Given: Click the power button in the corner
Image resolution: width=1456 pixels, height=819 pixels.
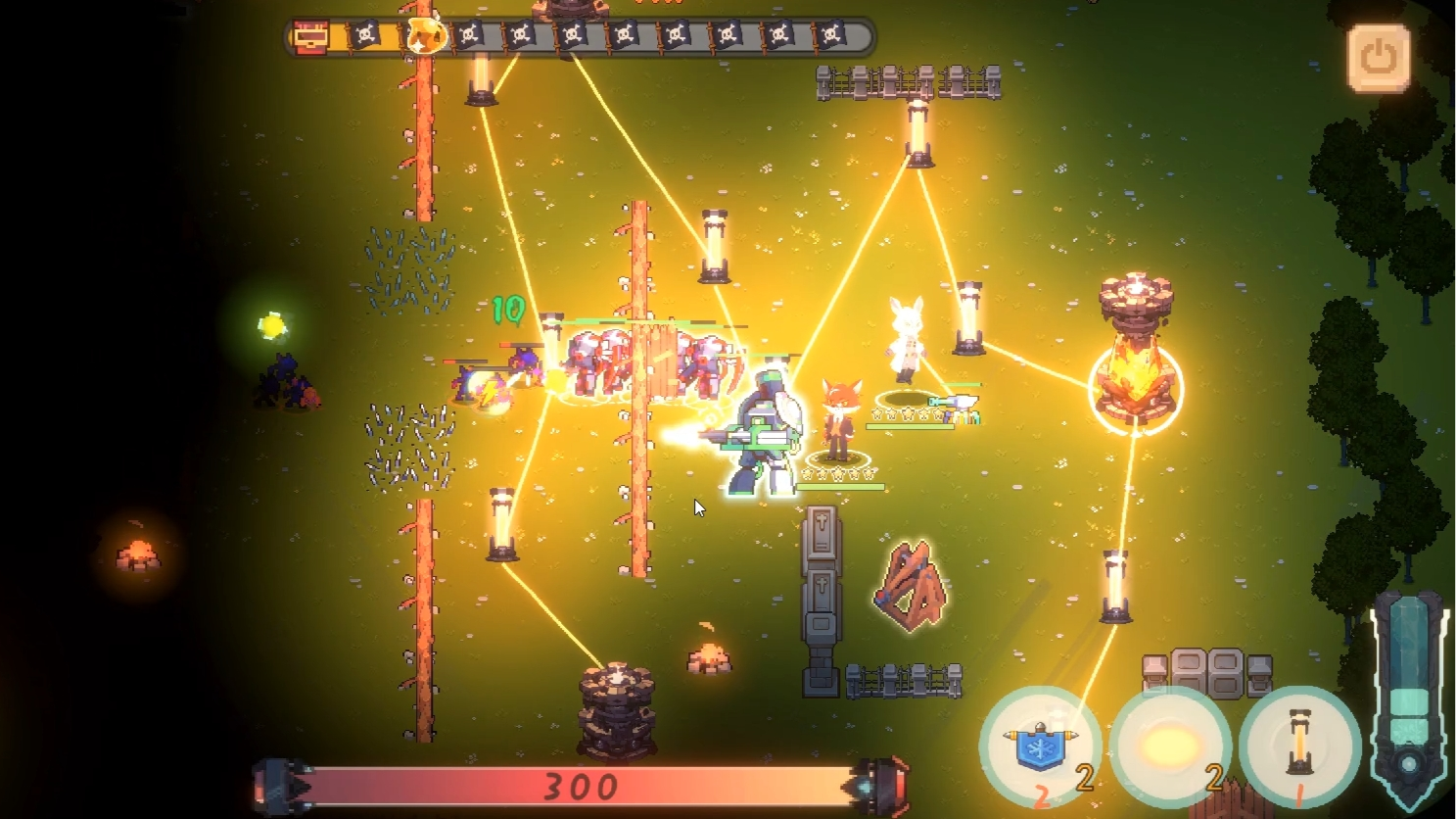Looking at the screenshot, I should tap(1379, 58).
